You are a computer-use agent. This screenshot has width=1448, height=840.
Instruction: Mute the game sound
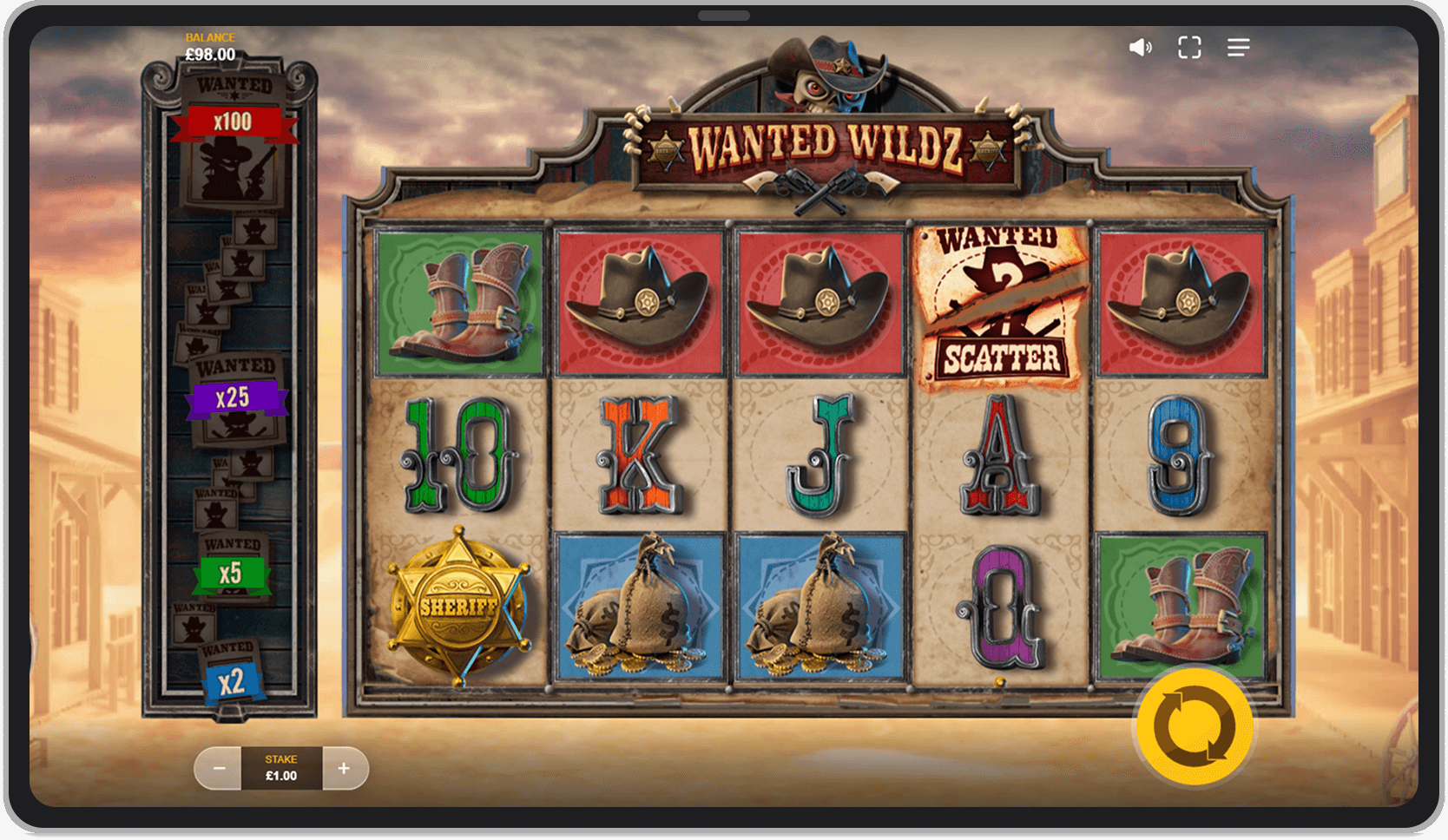[1140, 47]
